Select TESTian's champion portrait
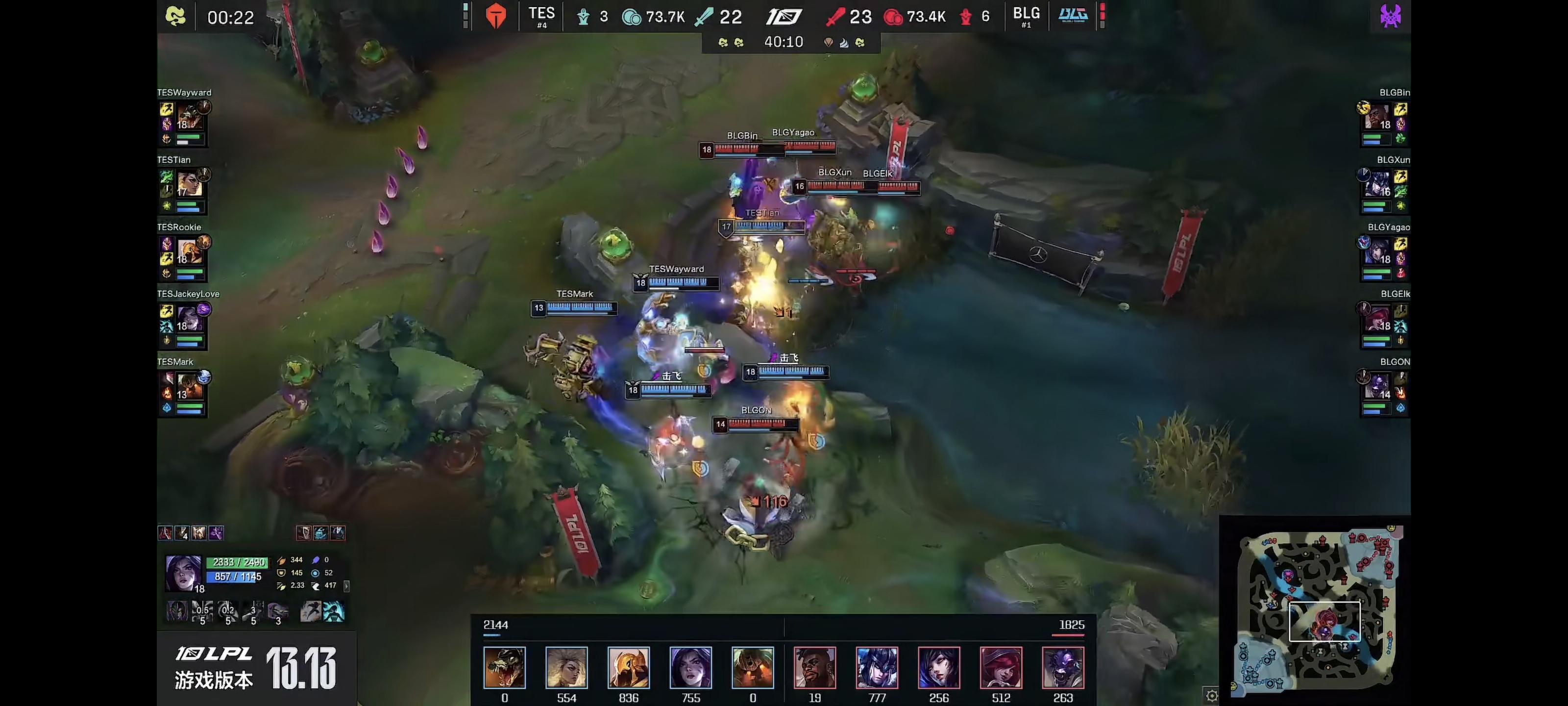 pyautogui.click(x=189, y=183)
